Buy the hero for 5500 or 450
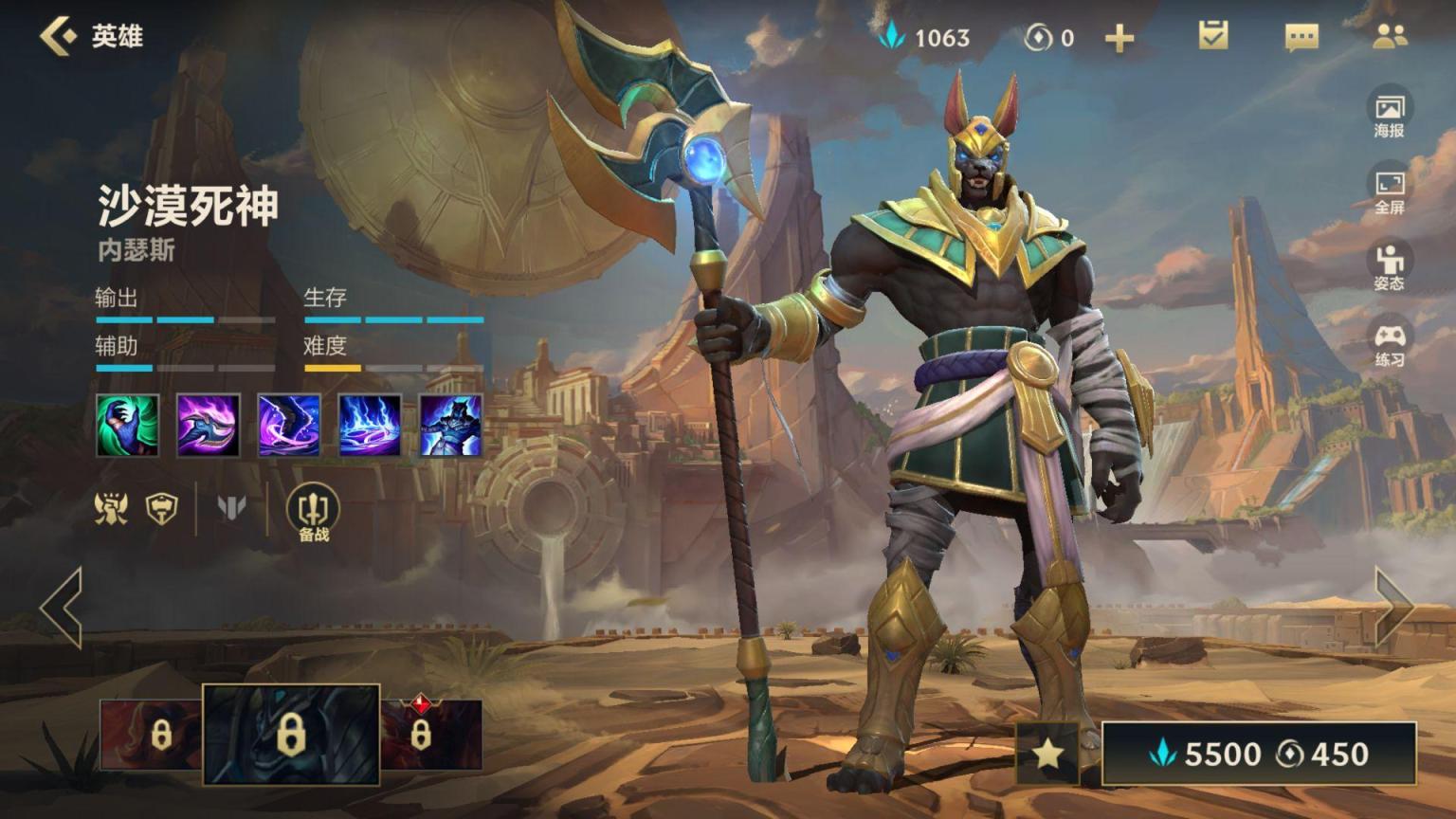The image size is (1456, 819). pos(1259,754)
